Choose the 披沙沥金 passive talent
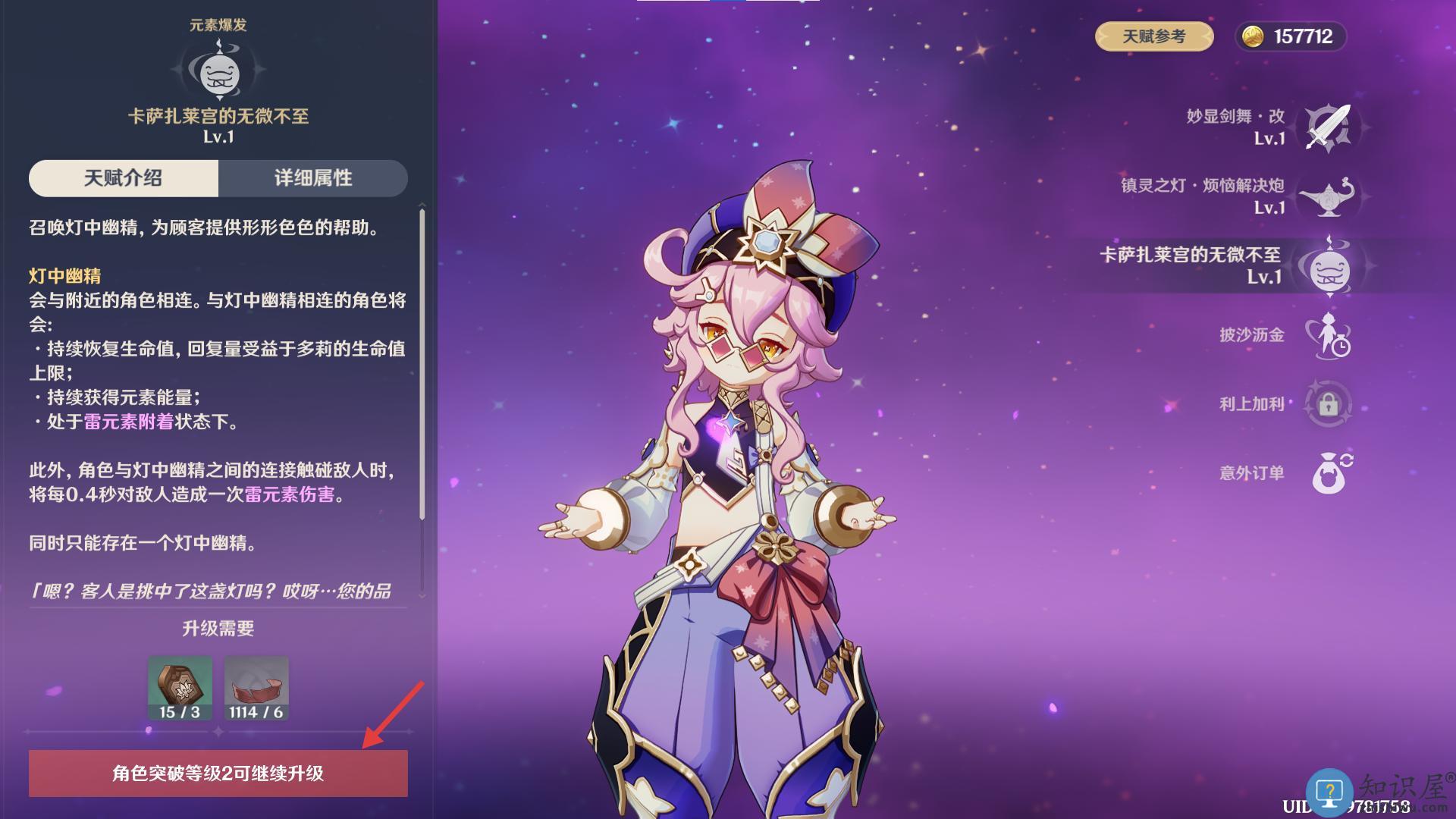 (x=1328, y=335)
